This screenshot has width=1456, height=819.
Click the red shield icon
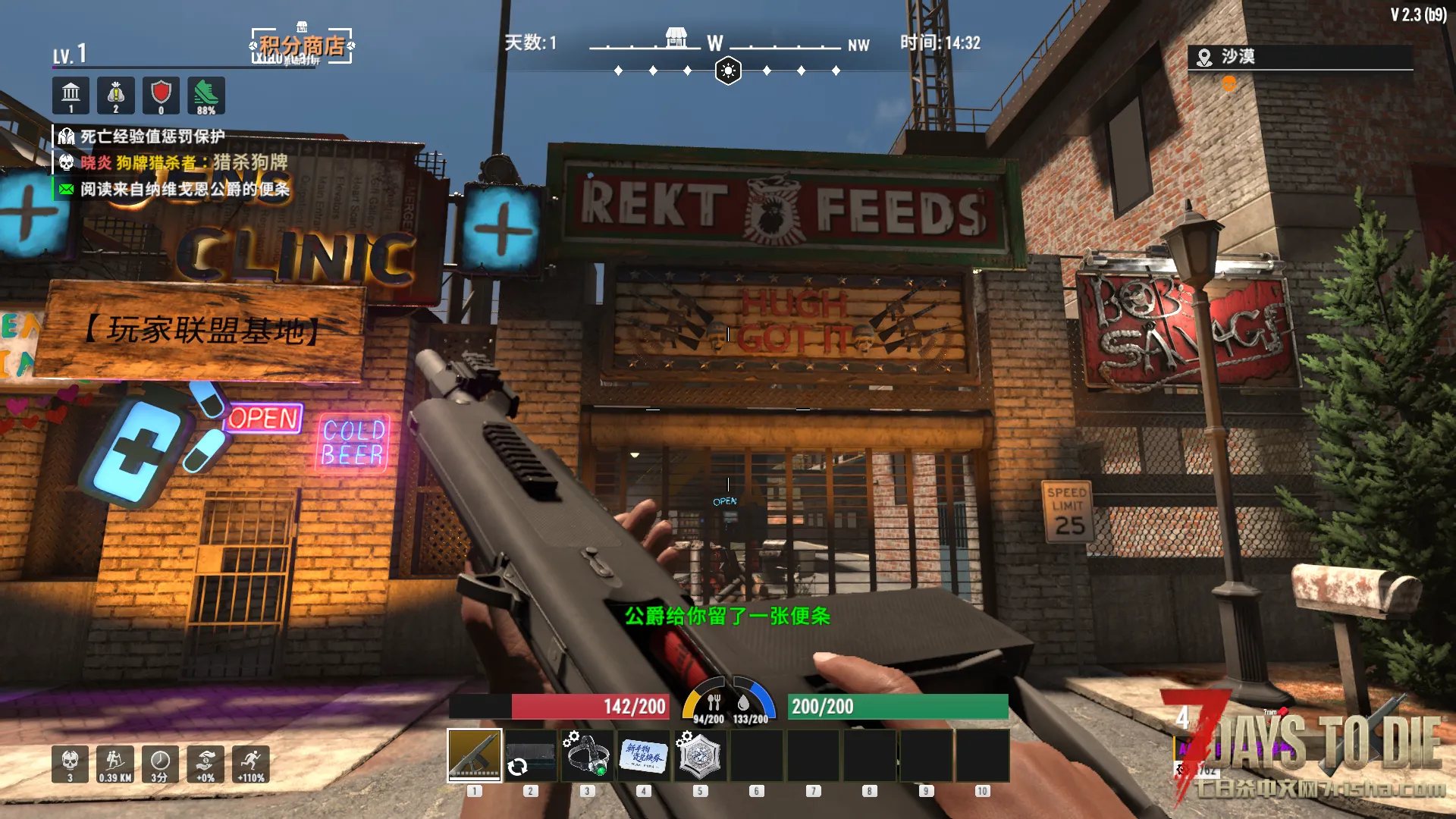pyautogui.click(x=161, y=95)
